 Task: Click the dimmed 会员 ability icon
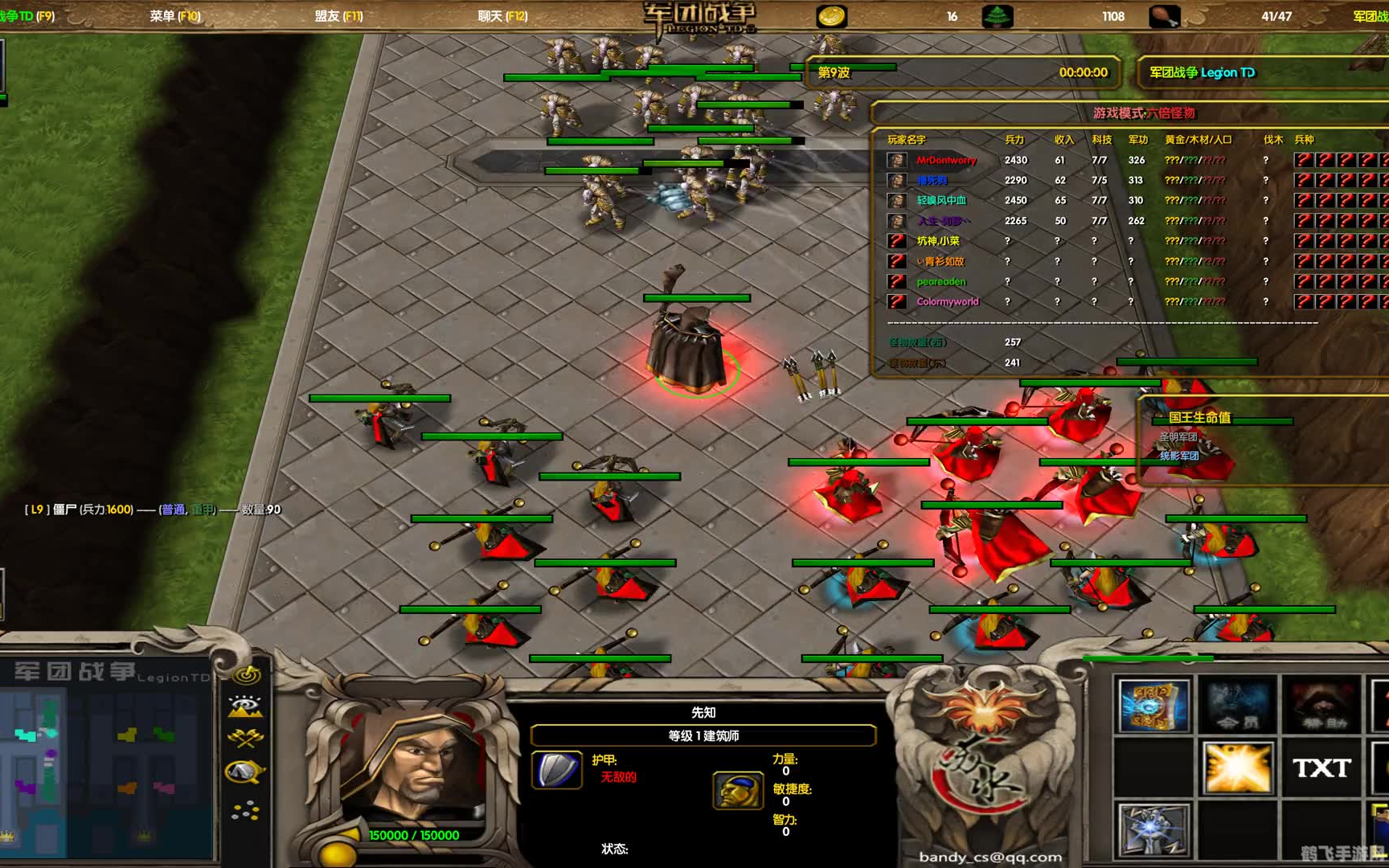tap(1237, 706)
